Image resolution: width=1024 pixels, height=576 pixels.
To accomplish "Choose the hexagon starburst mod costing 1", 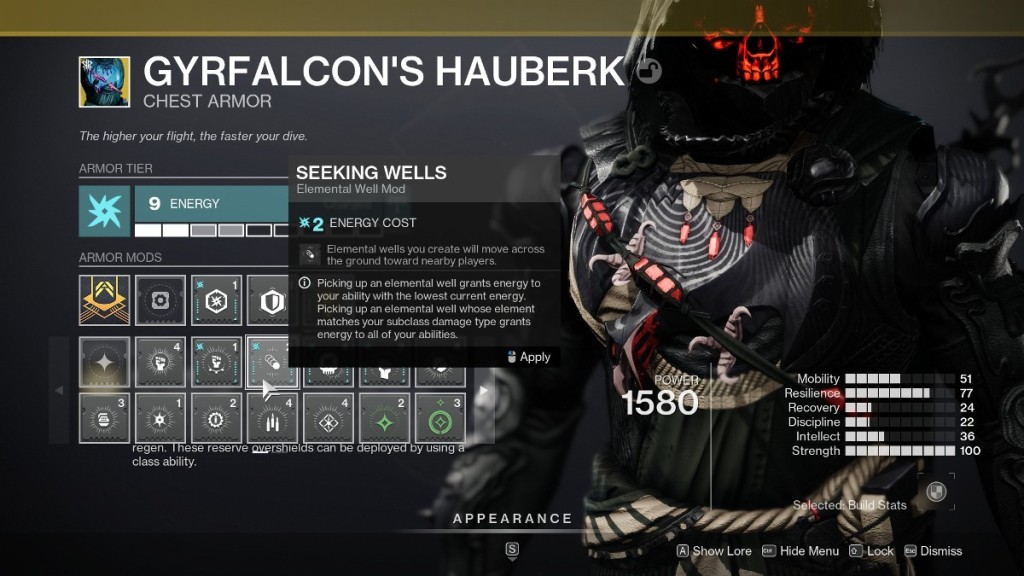I will (x=217, y=300).
